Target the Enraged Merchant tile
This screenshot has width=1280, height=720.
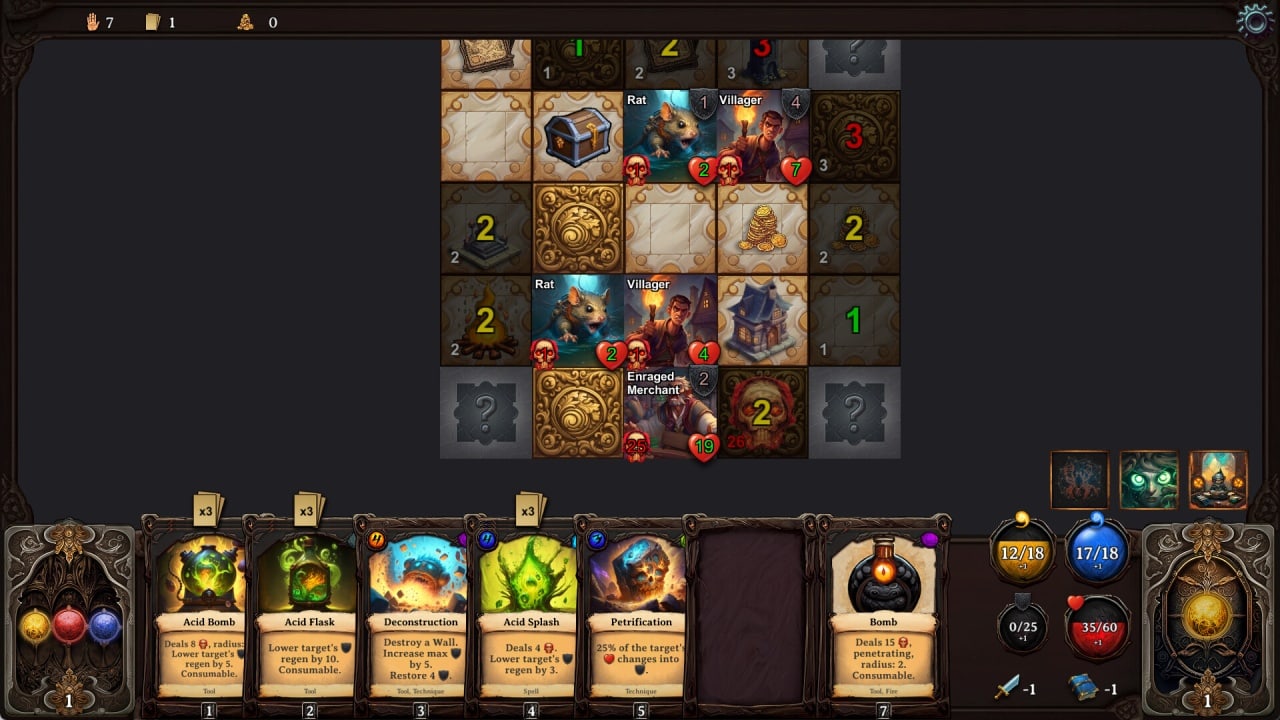[670, 413]
